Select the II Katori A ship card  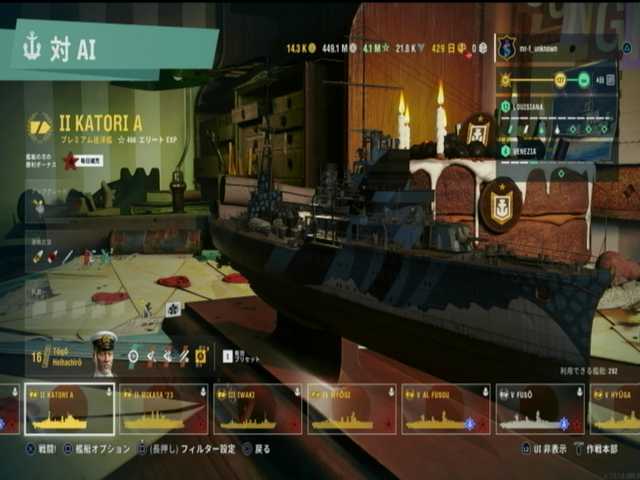tap(70, 409)
